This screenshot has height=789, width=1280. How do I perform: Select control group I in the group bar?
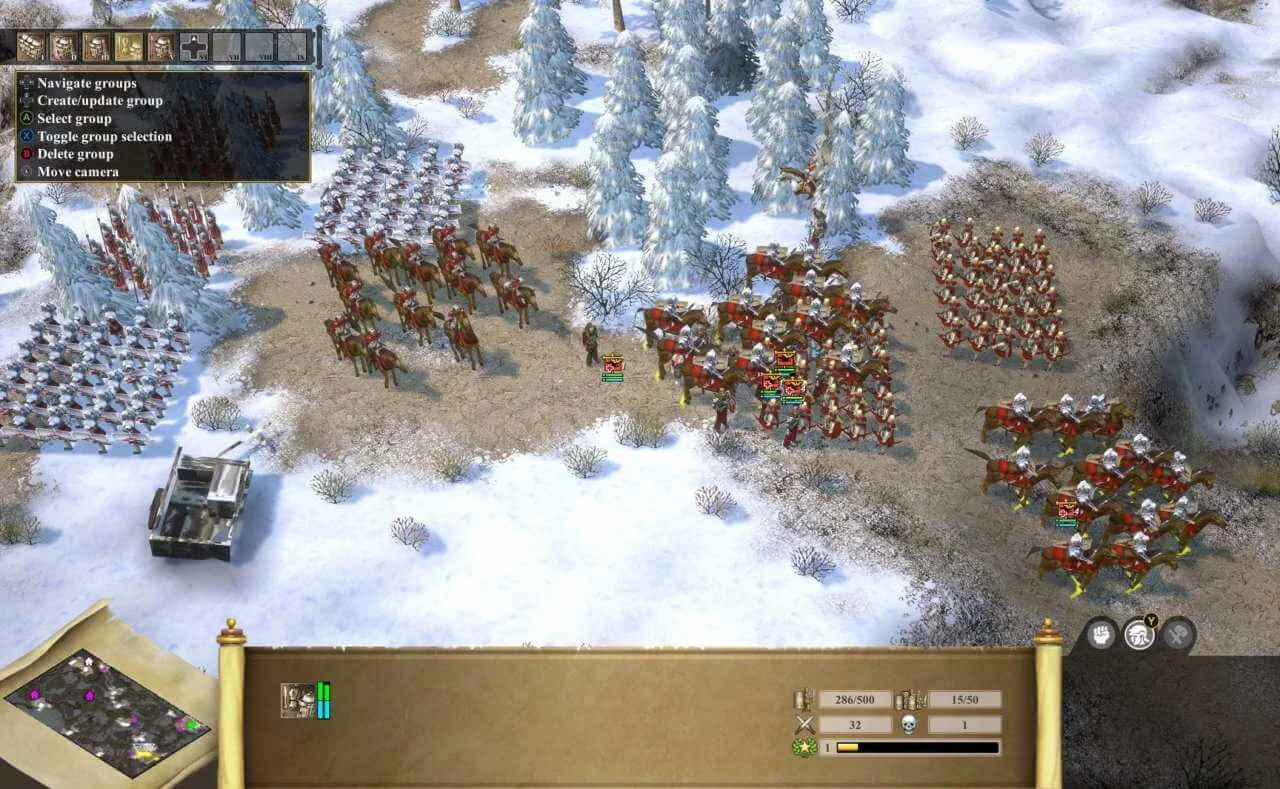(31, 46)
